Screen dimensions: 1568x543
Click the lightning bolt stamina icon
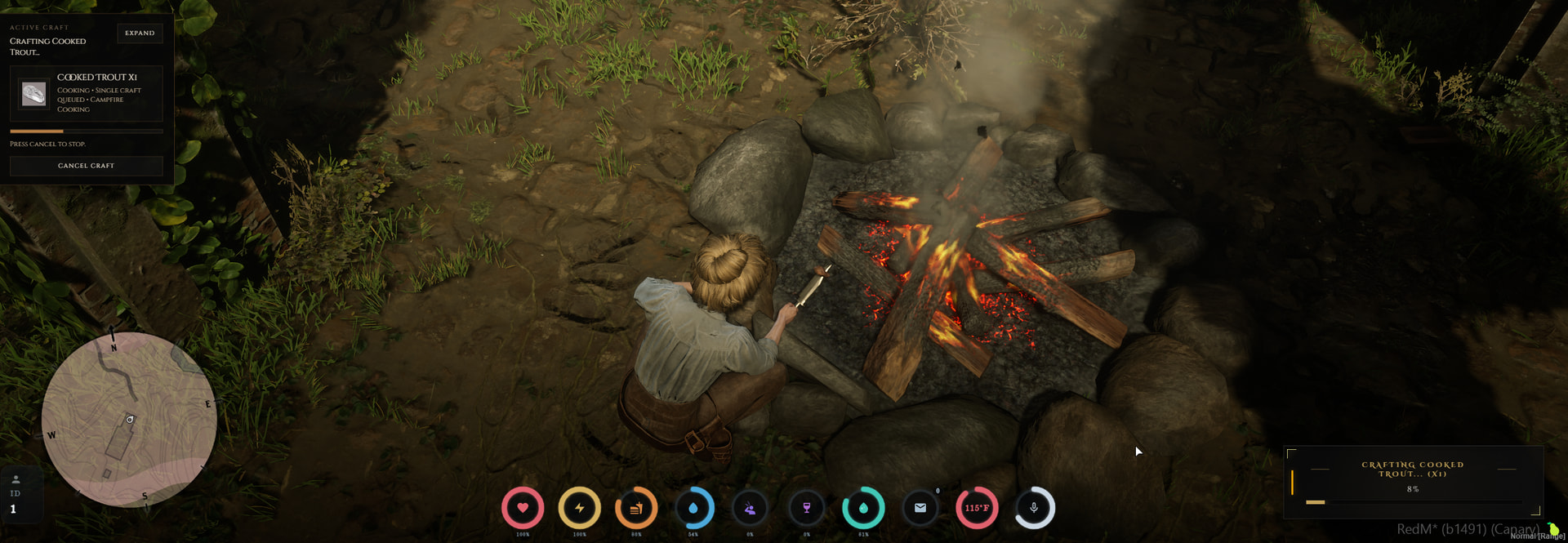click(x=579, y=508)
